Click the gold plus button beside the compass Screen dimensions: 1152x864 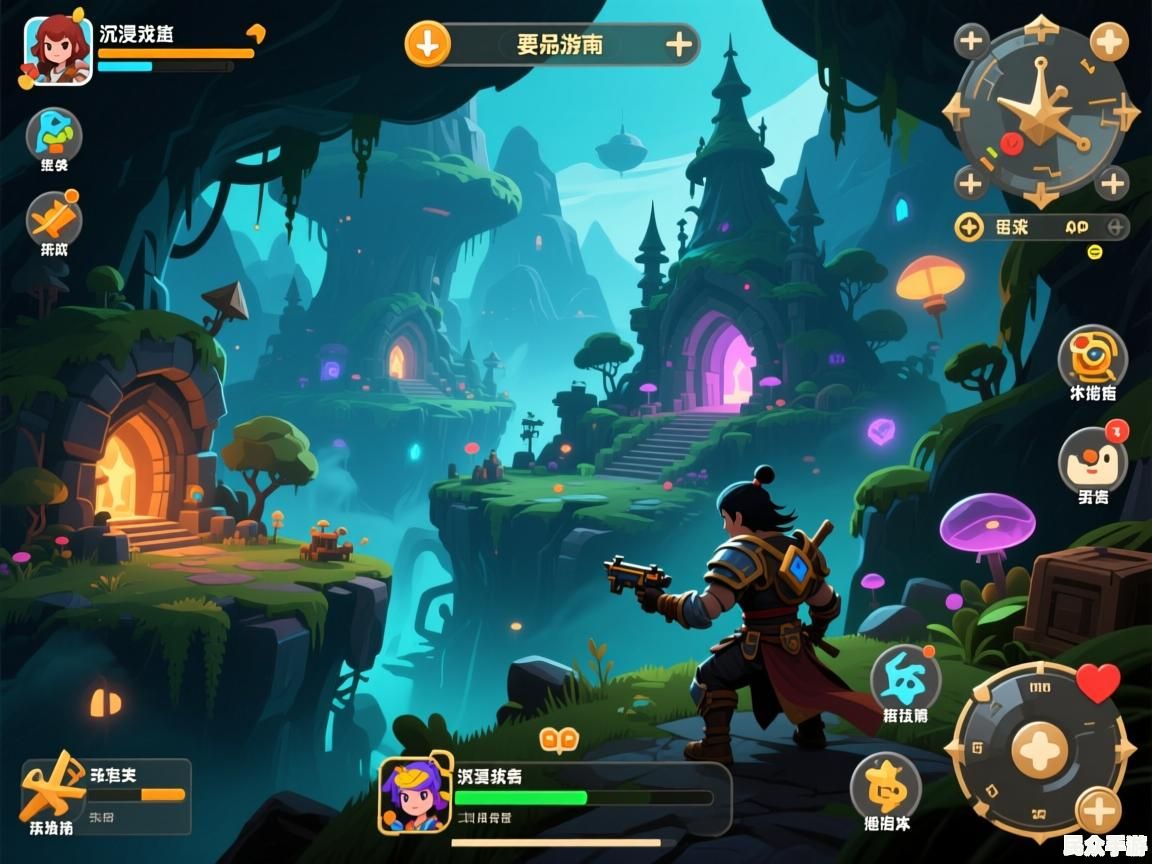[1109, 42]
